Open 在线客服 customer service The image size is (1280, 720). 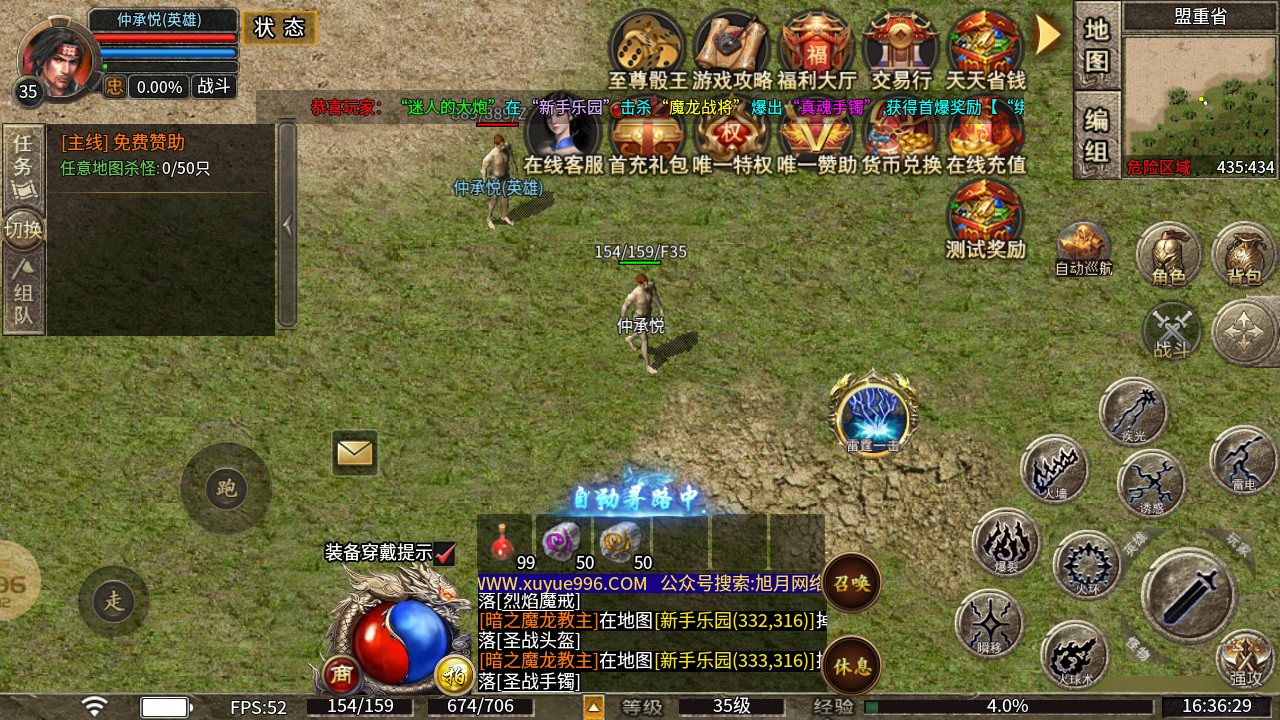coord(563,140)
